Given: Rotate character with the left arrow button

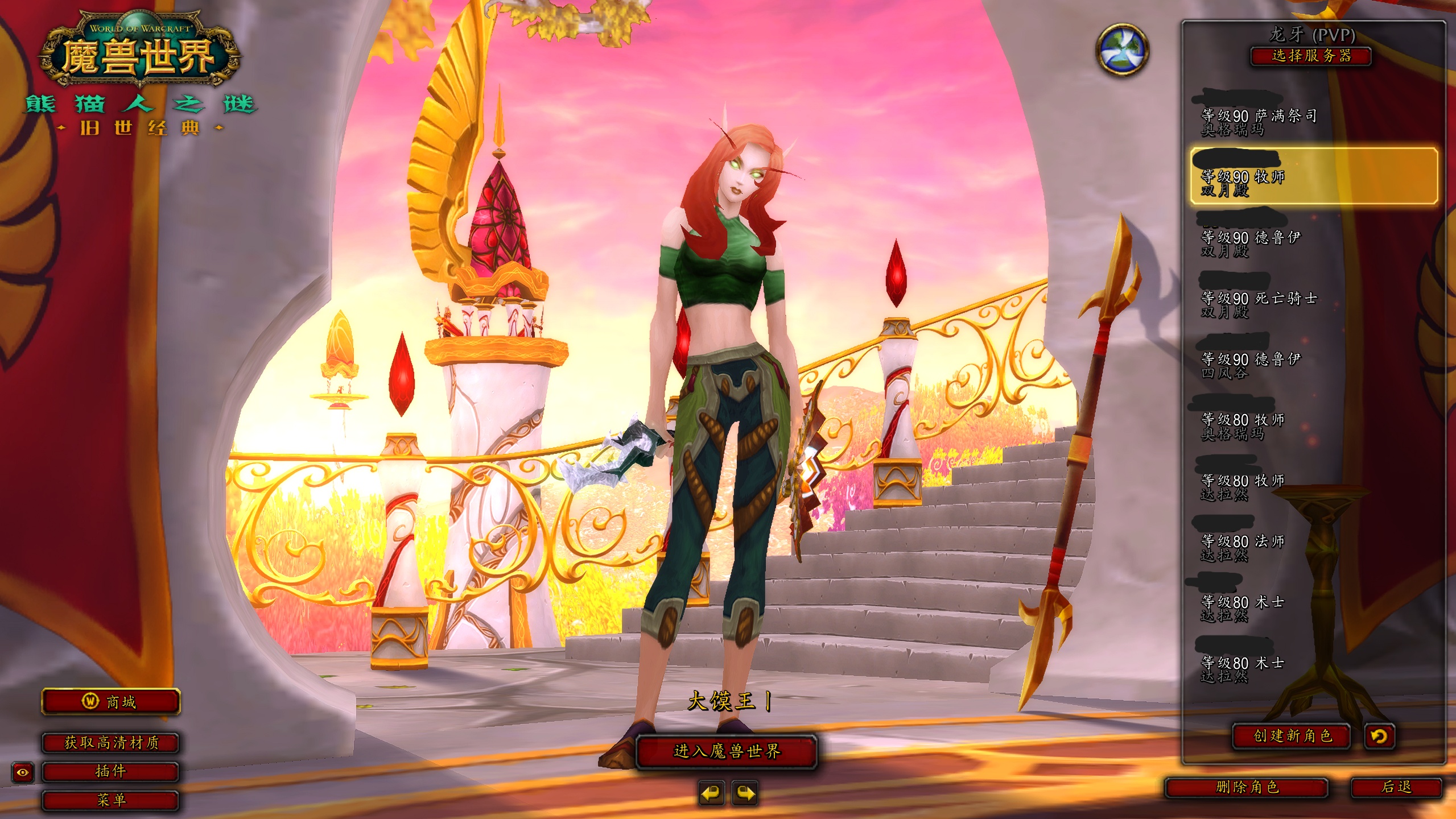Looking at the screenshot, I should click(711, 793).
